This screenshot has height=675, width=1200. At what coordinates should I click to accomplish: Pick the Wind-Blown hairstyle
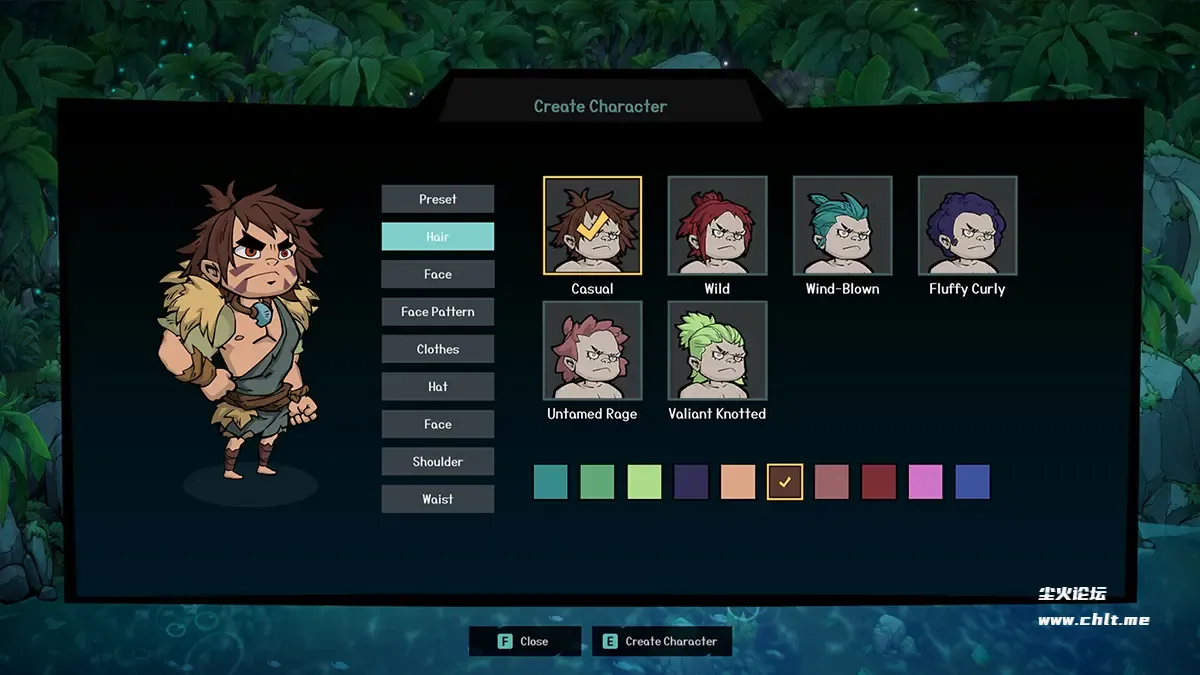(x=842, y=226)
